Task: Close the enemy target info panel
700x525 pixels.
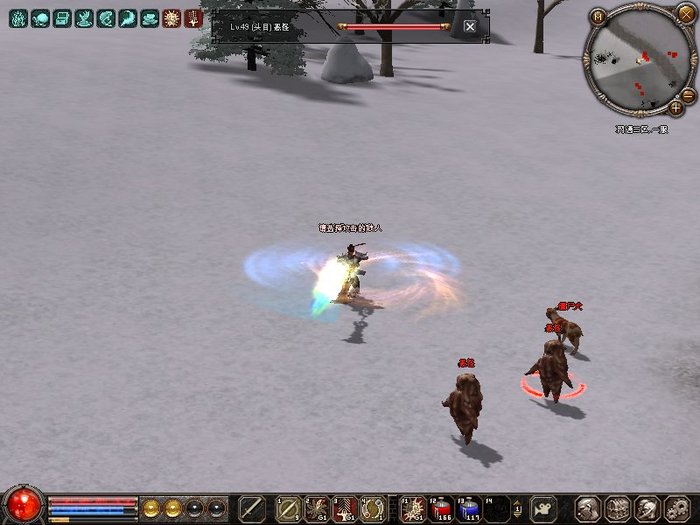Action: 470,27
